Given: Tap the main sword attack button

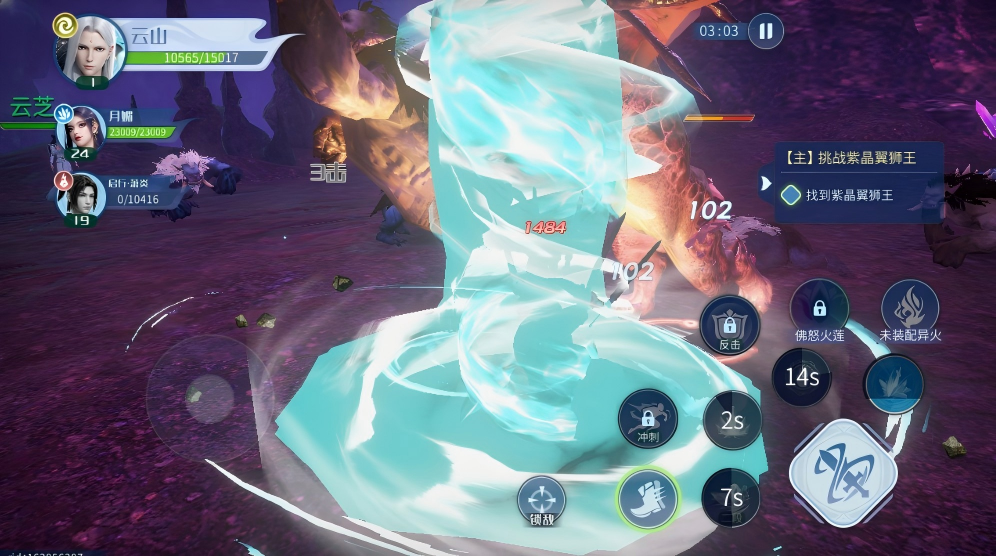Looking at the screenshot, I should click(837, 469).
